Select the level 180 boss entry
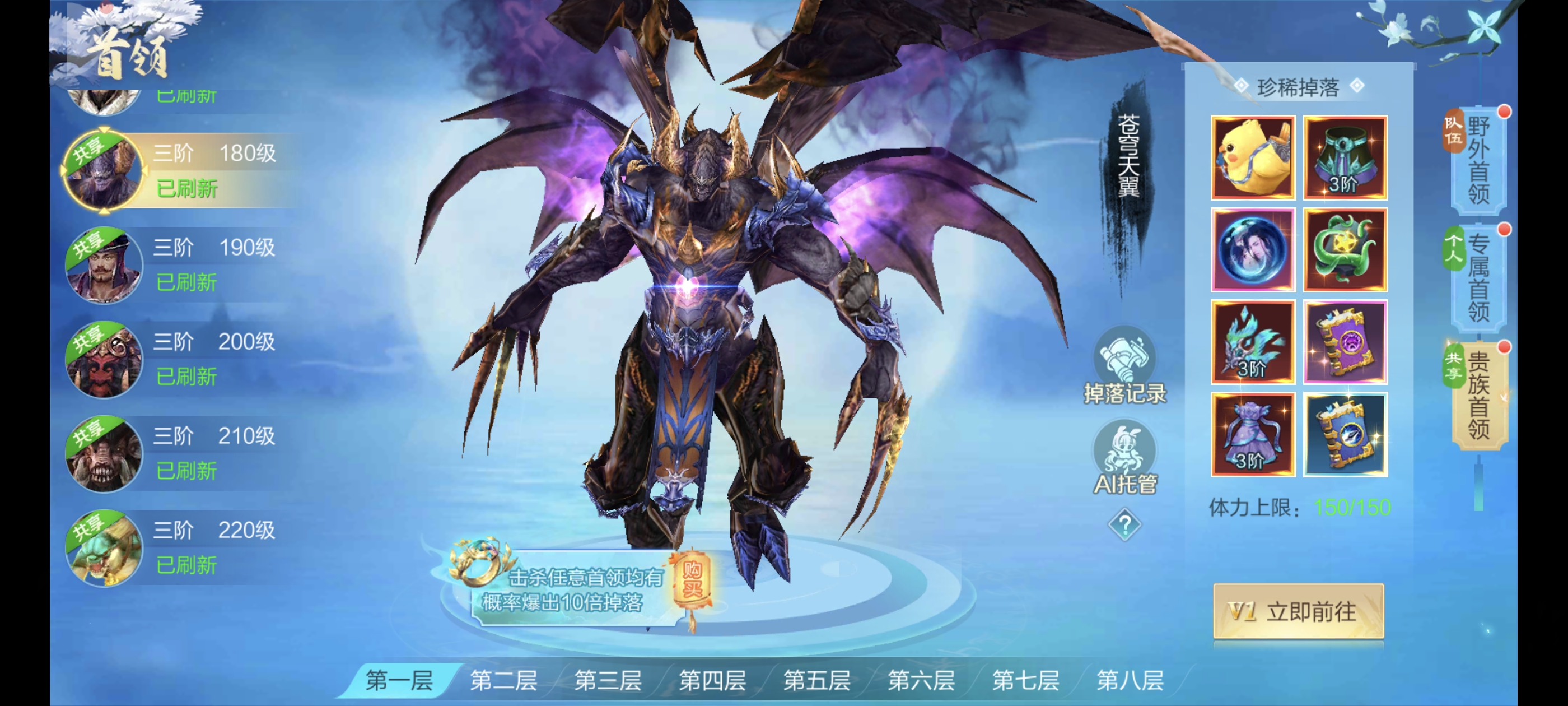This screenshot has height=706, width=1568. (183, 170)
